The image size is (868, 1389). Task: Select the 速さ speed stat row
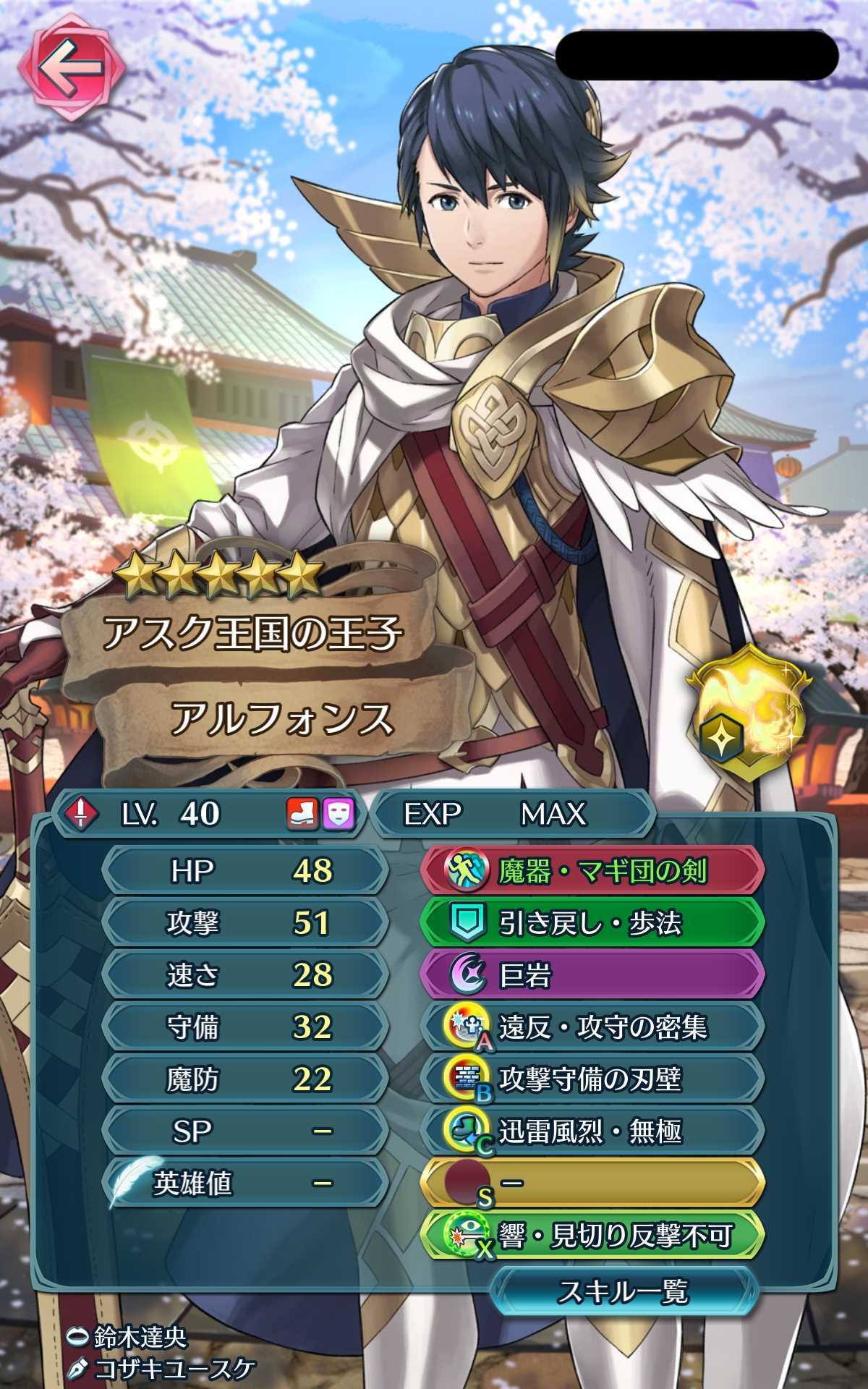(x=244, y=975)
